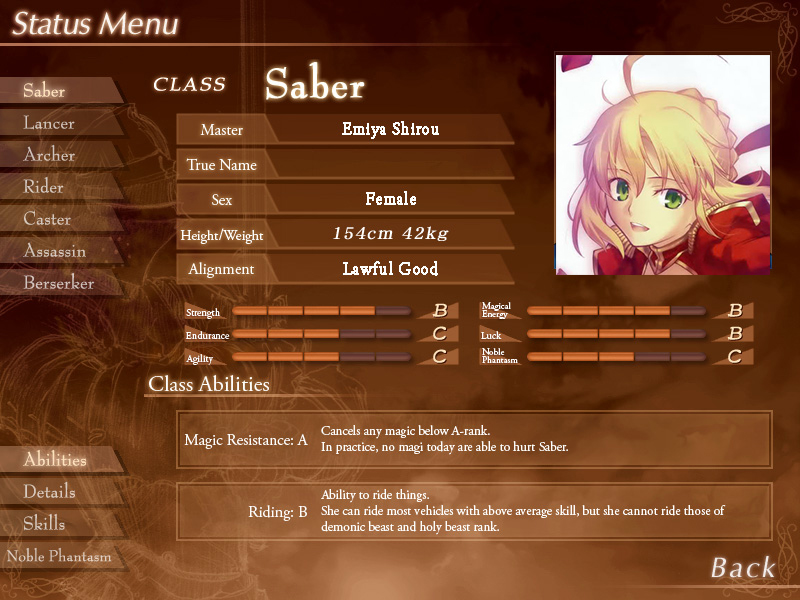View the Assassin servant page
The image size is (800, 600).
pyautogui.click(x=55, y=251)
